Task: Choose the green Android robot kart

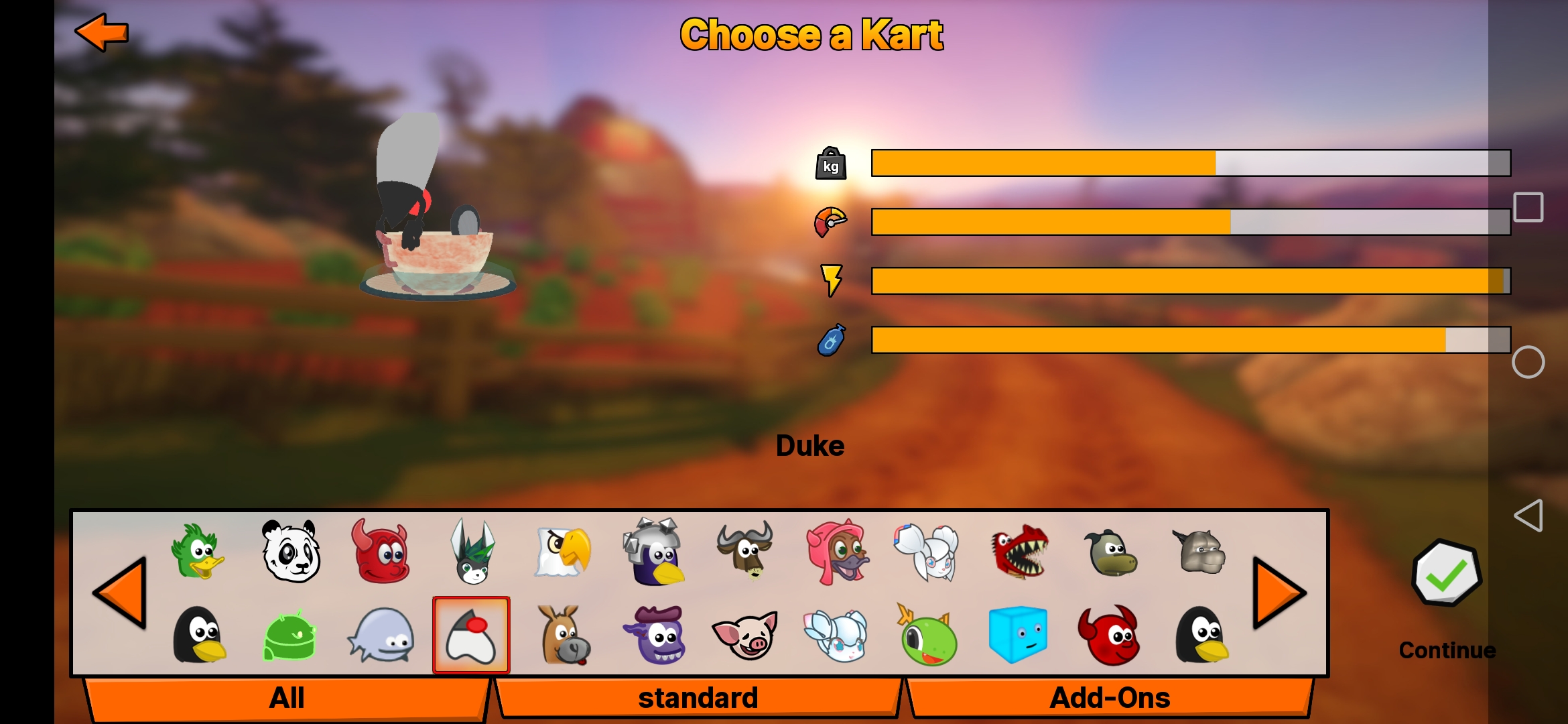Action: click(x=289, y=636)
